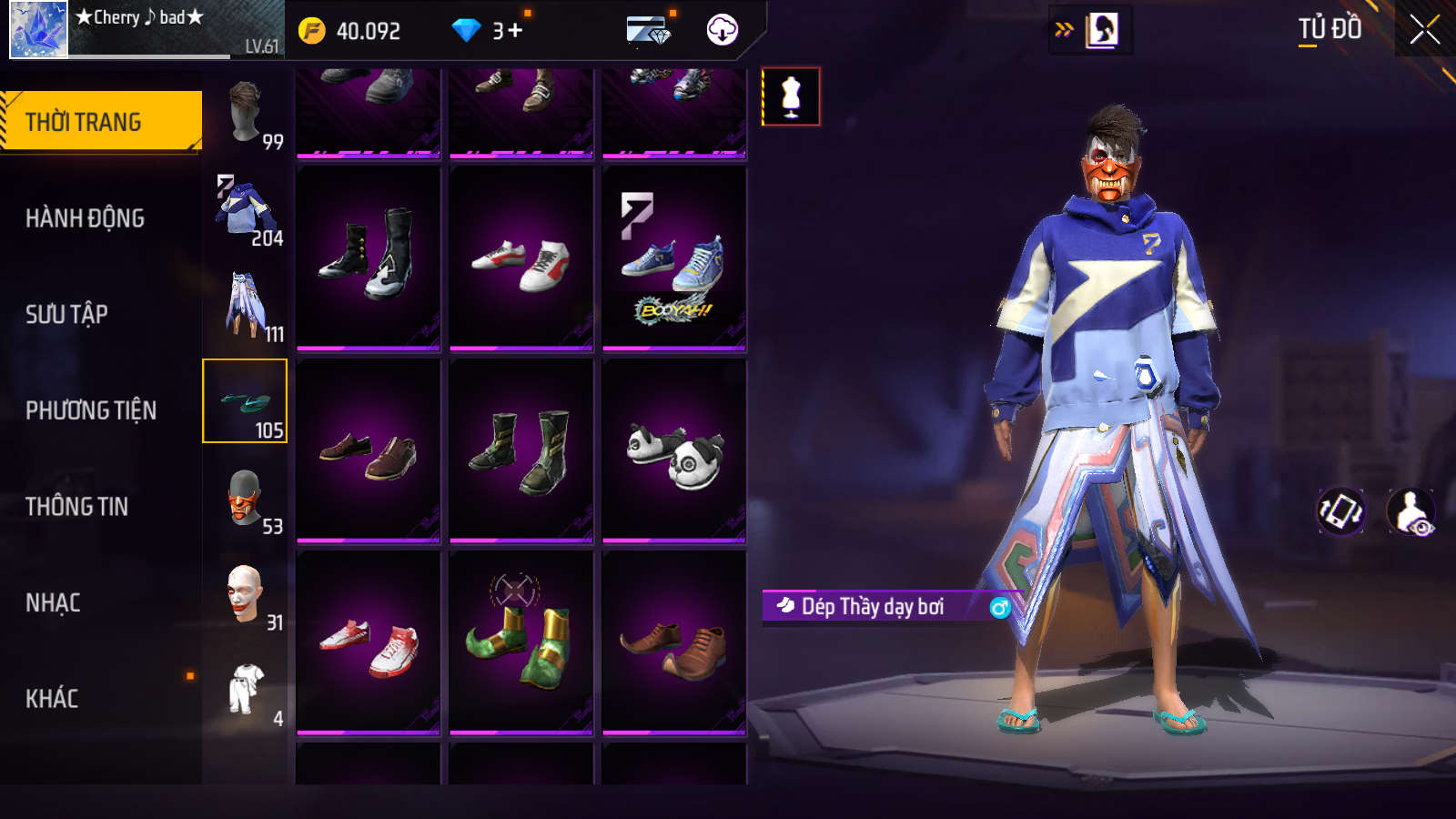Choose the hair category with 99 items
Viewport: 1456px width, 819px height.
click(246, 113)
